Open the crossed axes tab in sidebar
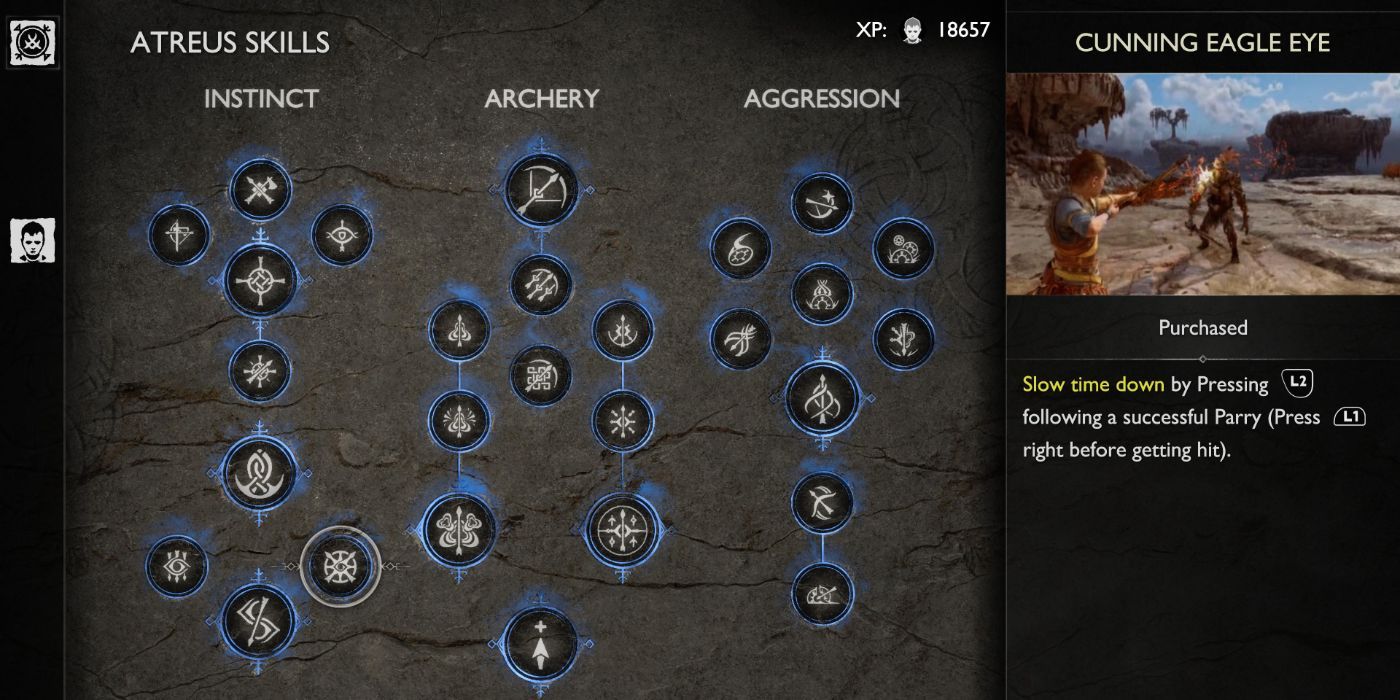 (x=32, y=44)
